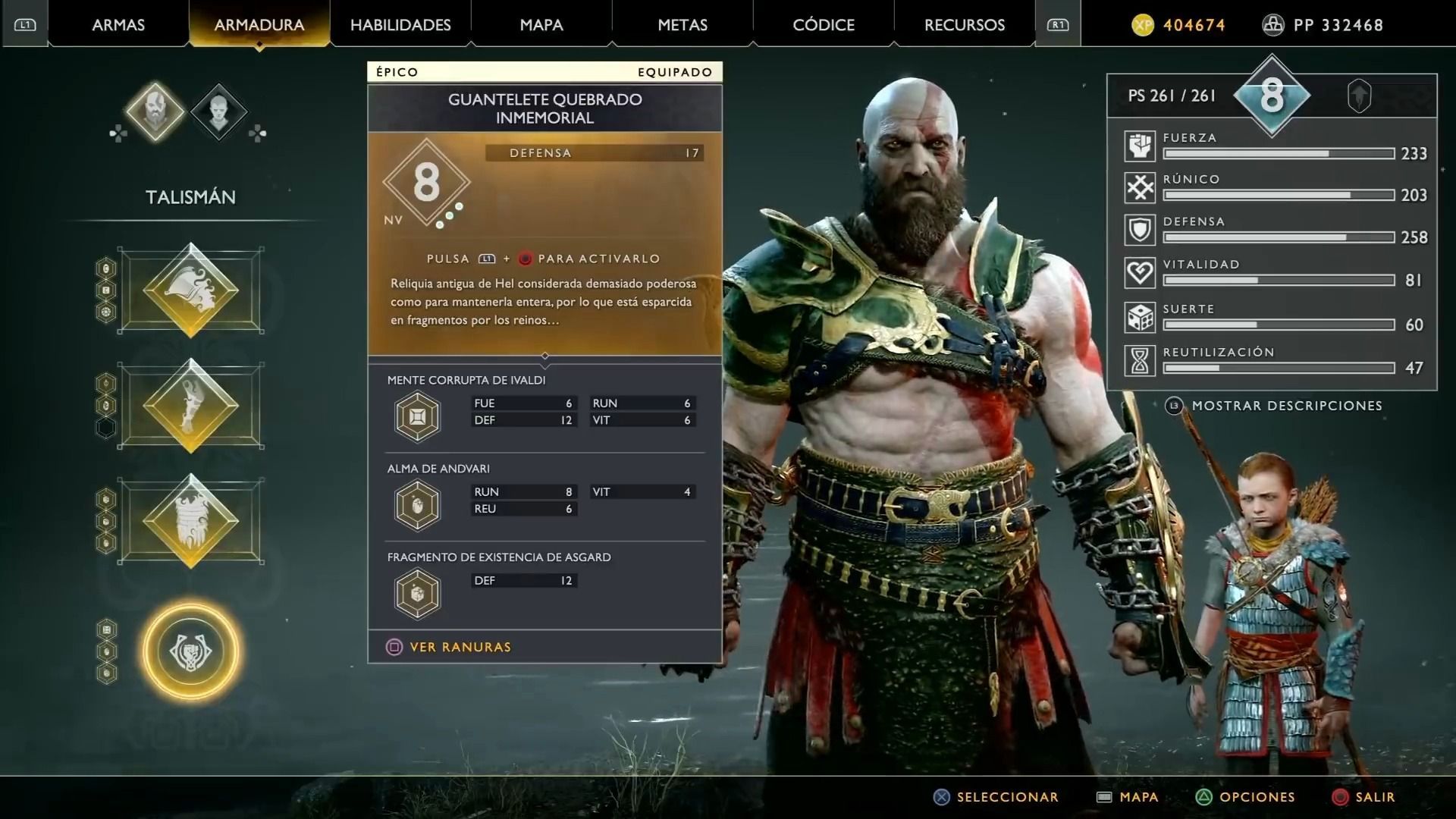Select the chest armor slot
The height and width of the screenshot is (819, 1456).
[191, 290]
